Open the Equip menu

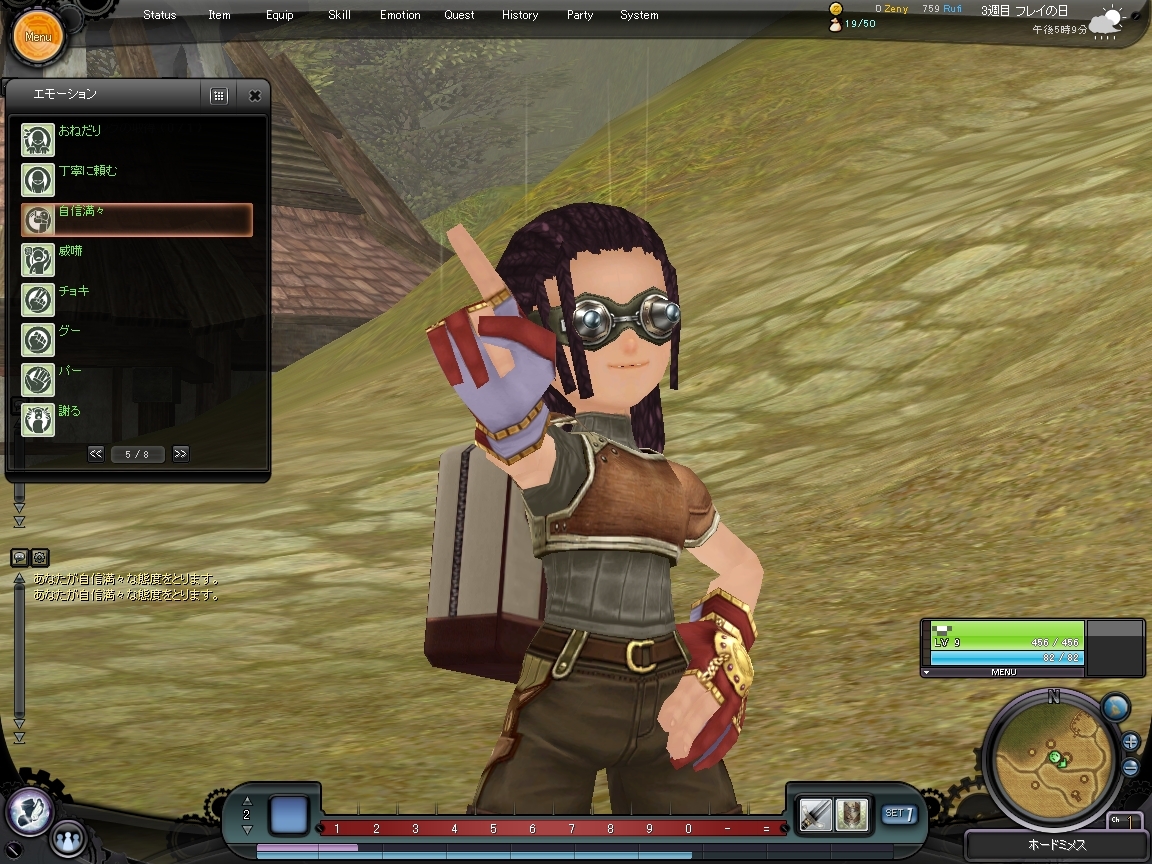(280, 15)
